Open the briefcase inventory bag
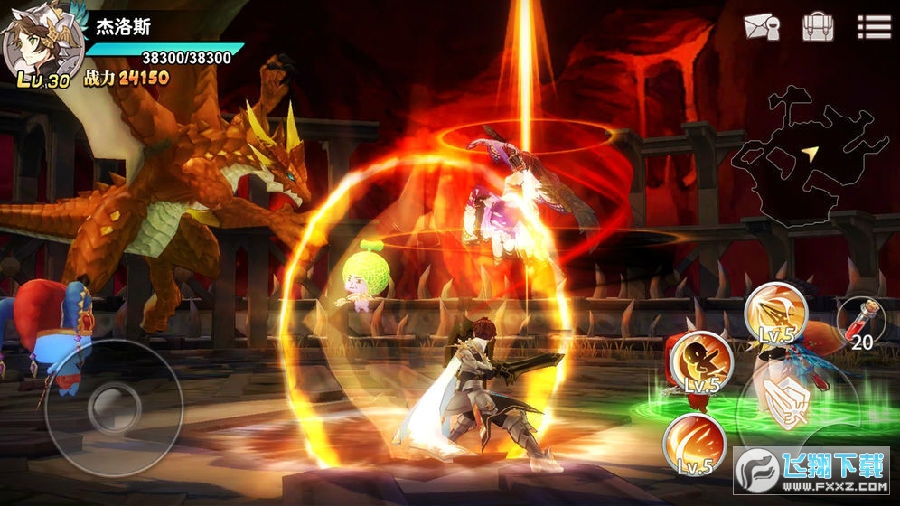900x506 pixels. pos(817,27)
